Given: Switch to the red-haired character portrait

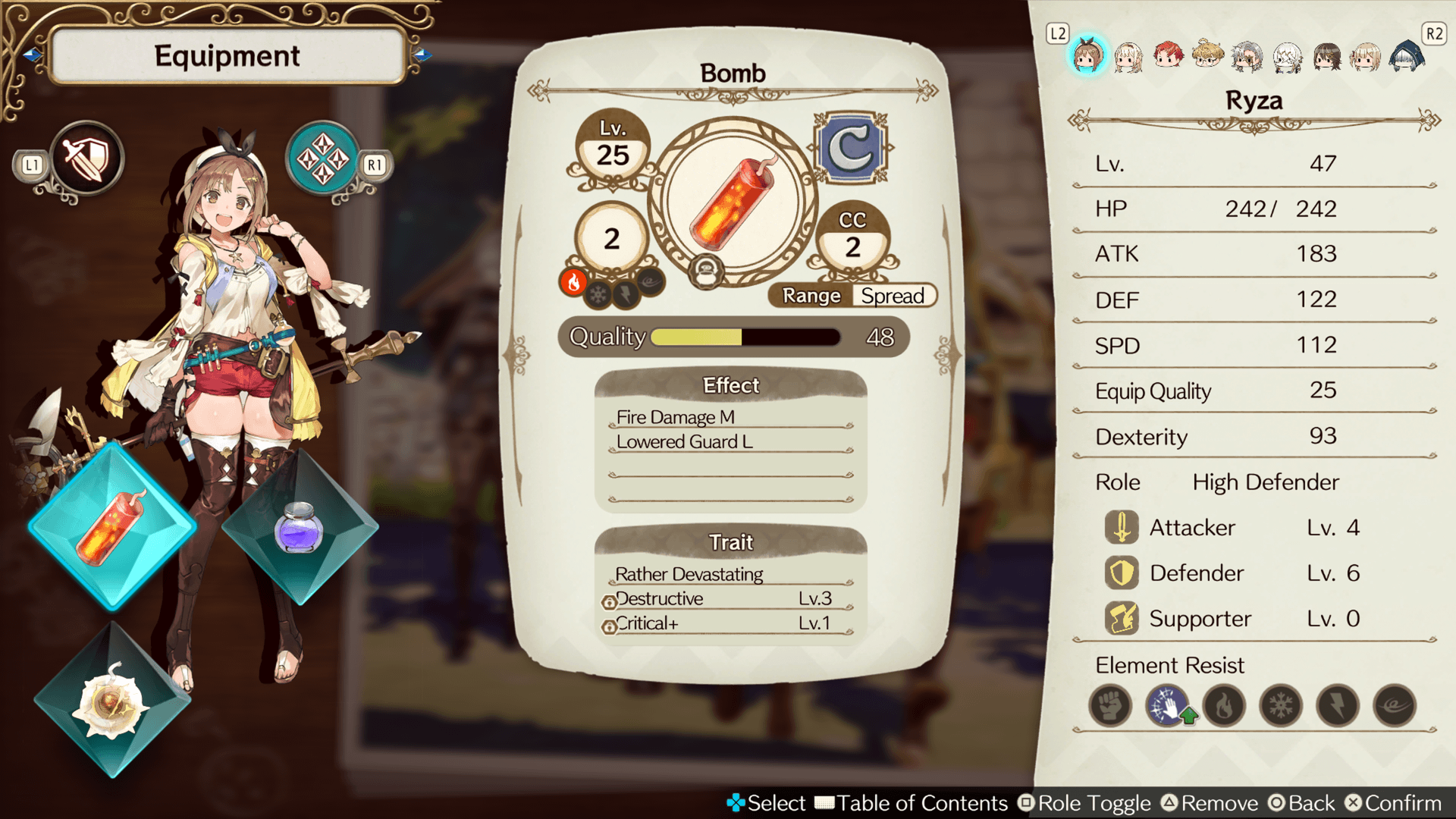Looking at the screenshot, I should (x=1168, y=55).
